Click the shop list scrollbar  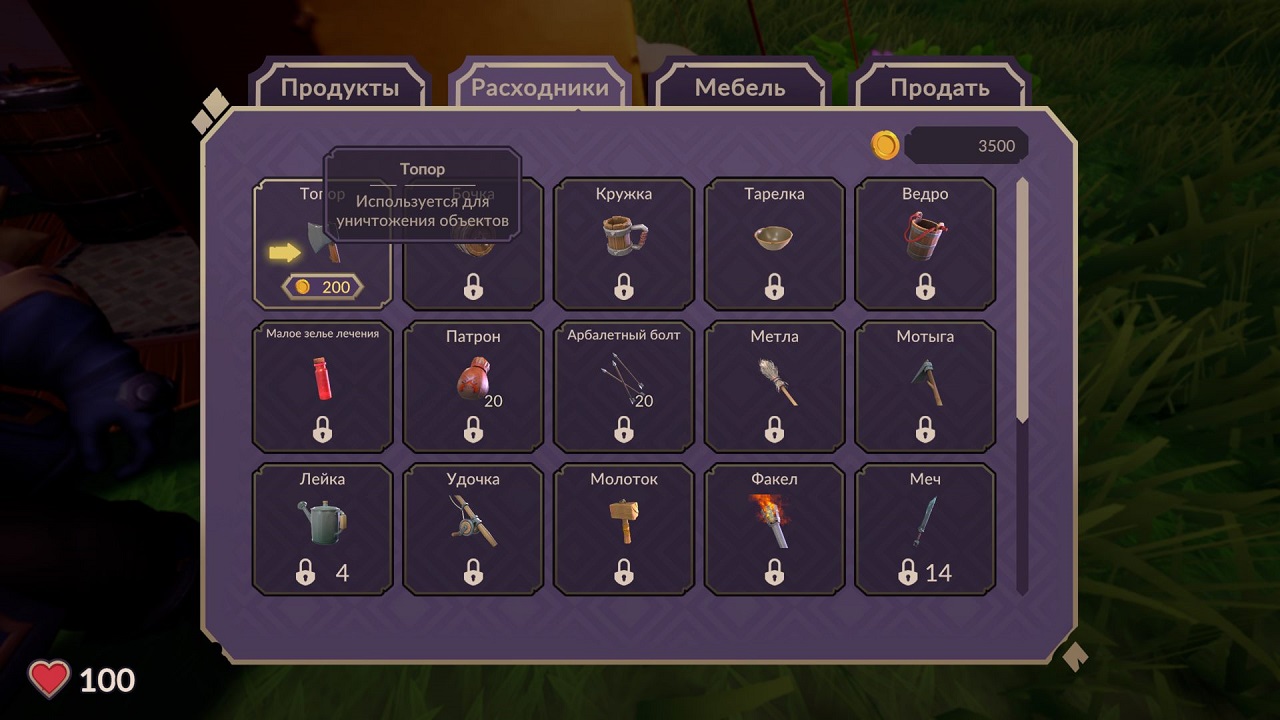1022,300
